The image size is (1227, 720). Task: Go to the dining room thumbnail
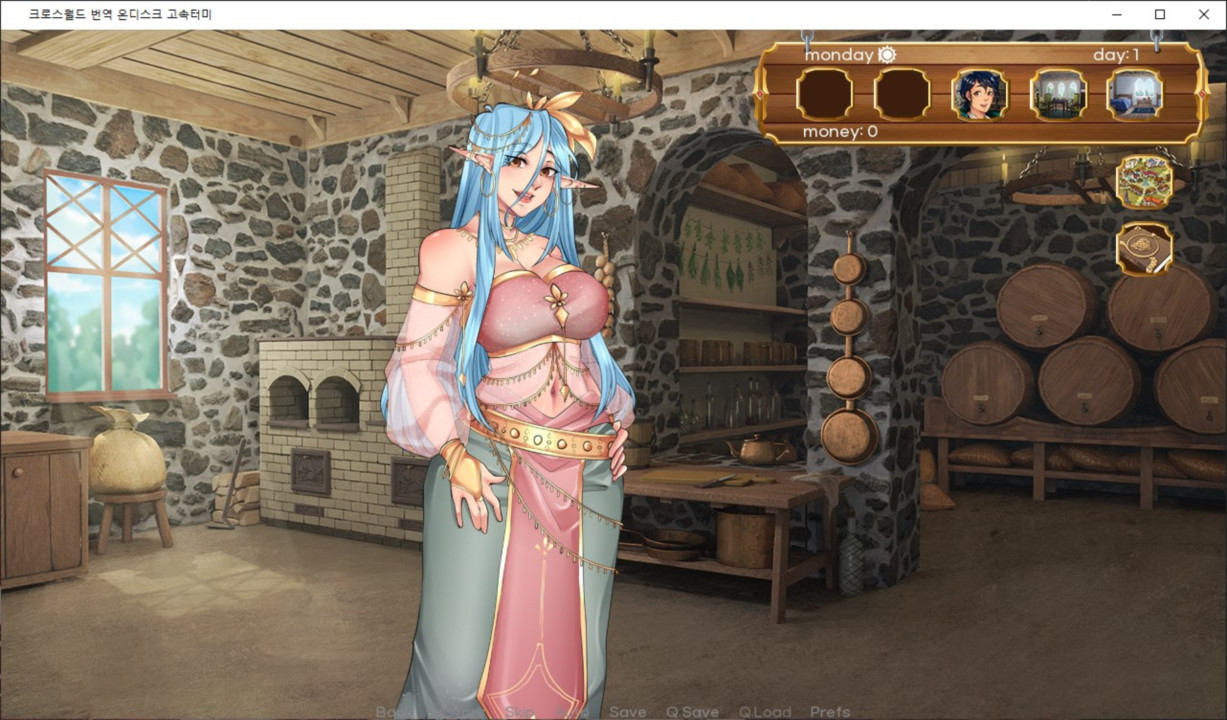click(1058, 95)
